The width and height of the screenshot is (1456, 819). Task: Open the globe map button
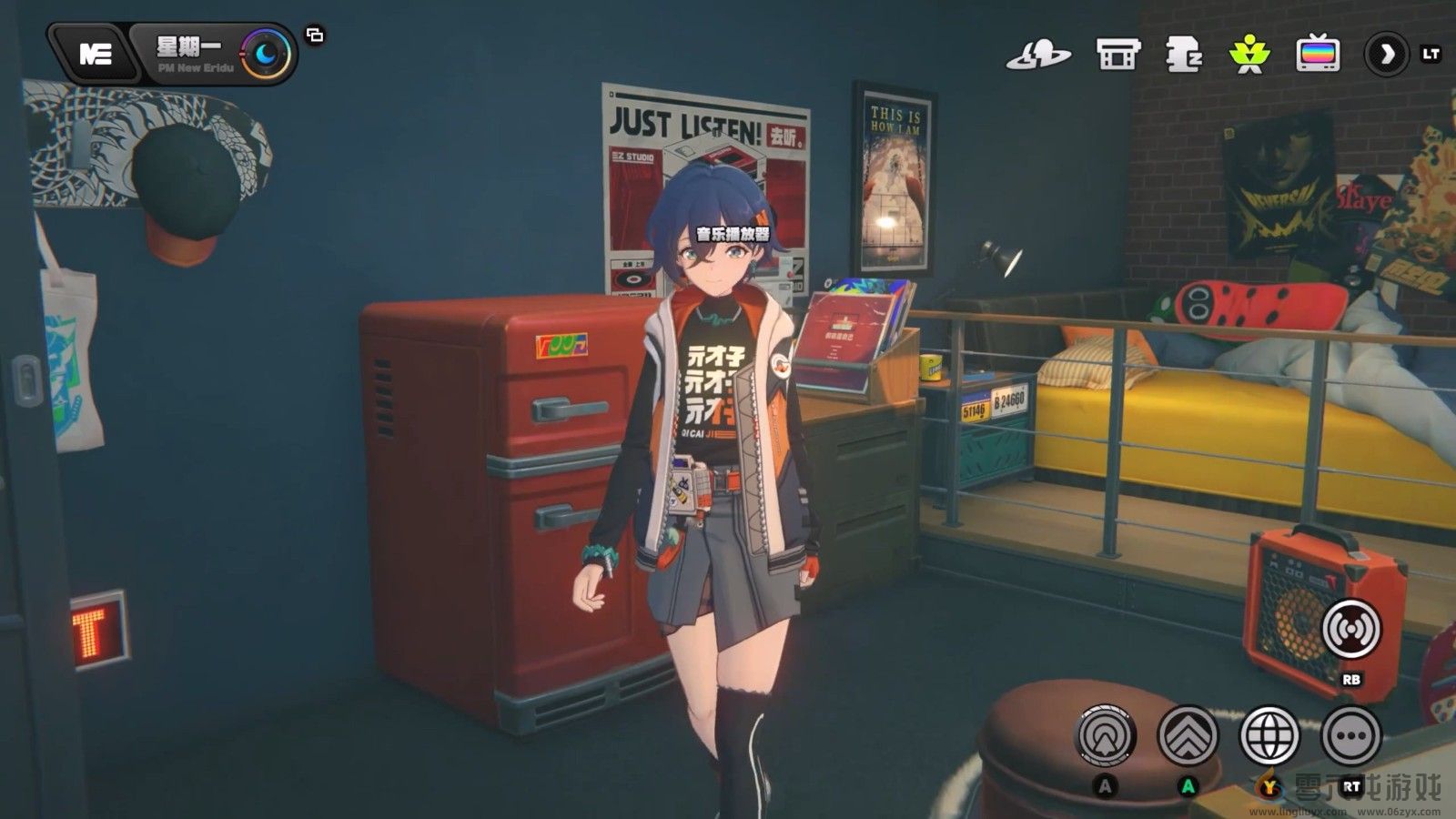(1269, 734)
